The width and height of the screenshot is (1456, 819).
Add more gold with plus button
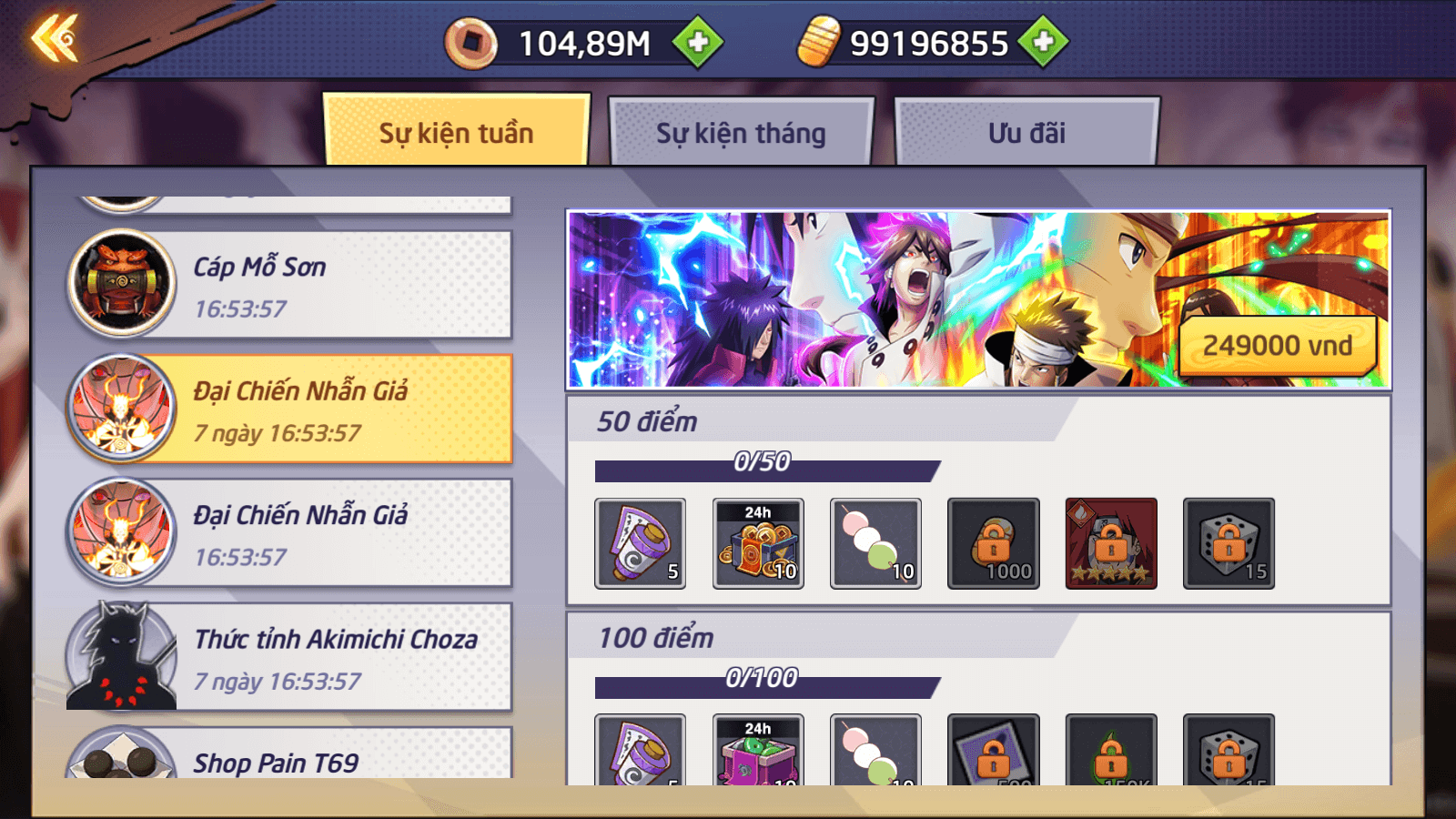pyautogui.click(x=1043, y=42)
